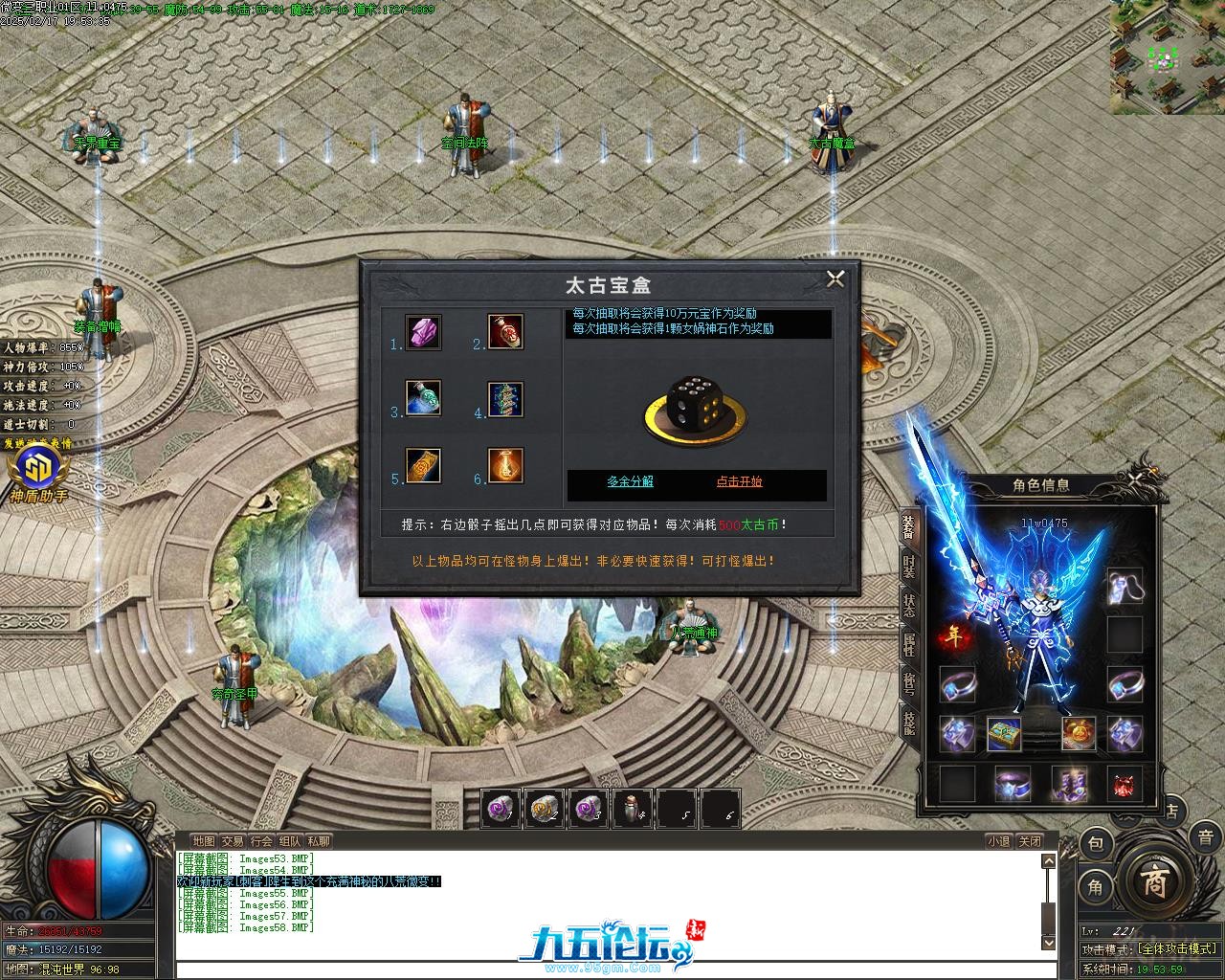Select the purple crystal reward numbered 1
Screen dimensions: 1225x980
click(x=423, y=332)
